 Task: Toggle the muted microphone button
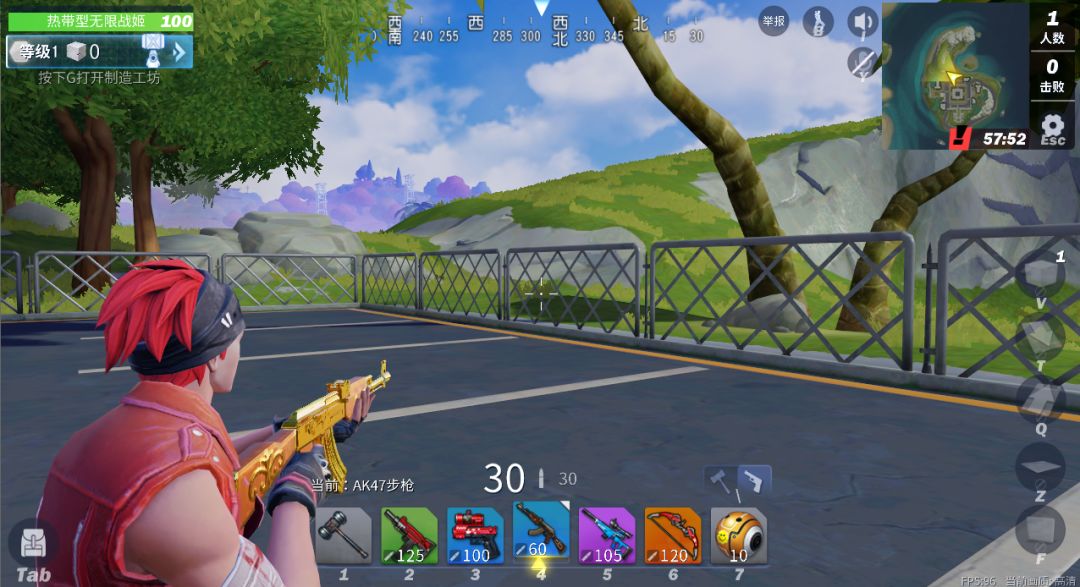pyautogui.click(x=862, y=62)
